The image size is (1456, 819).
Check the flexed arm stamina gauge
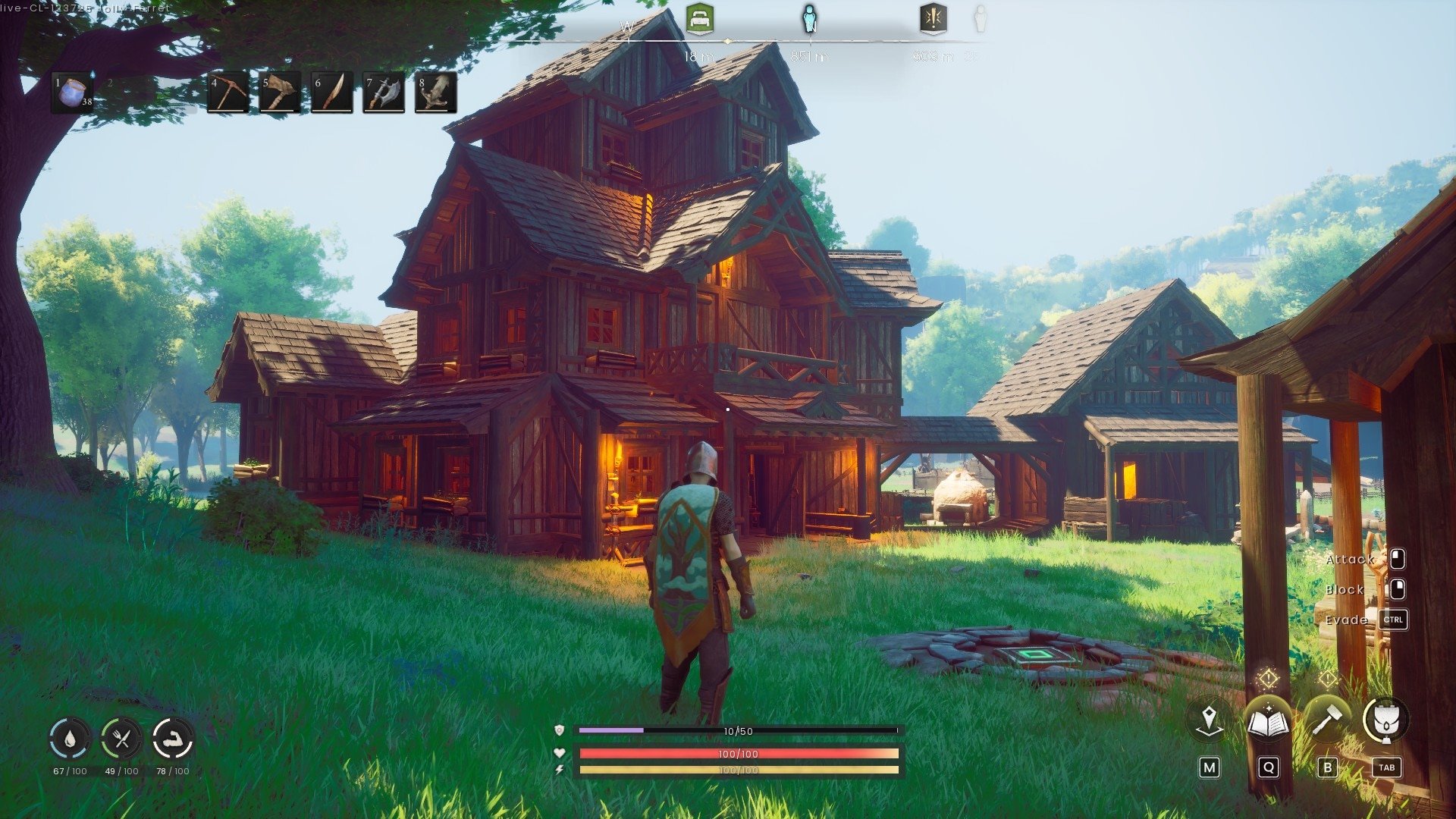pos(173,739)
